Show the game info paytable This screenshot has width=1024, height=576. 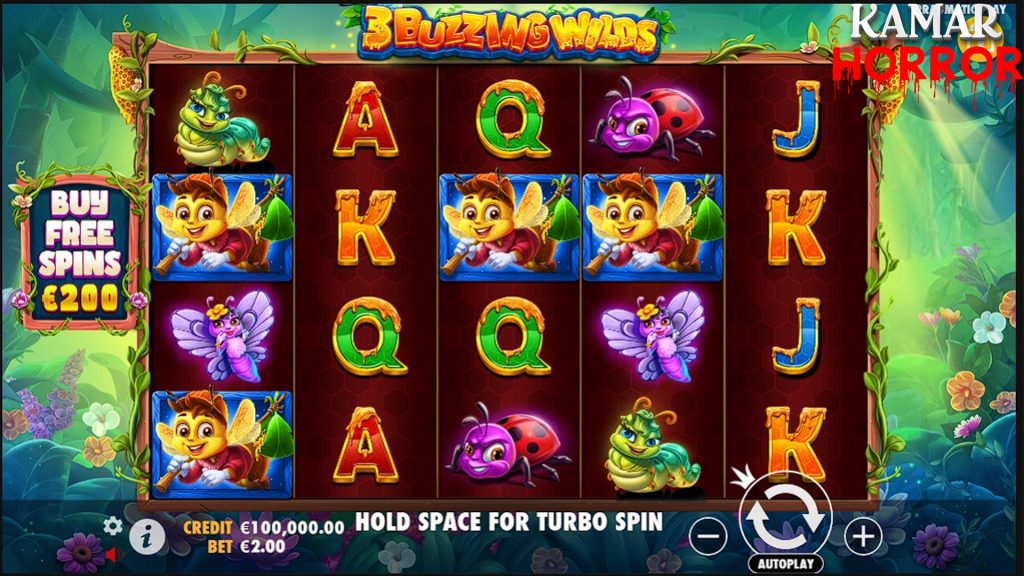click(x=146, y=537)
